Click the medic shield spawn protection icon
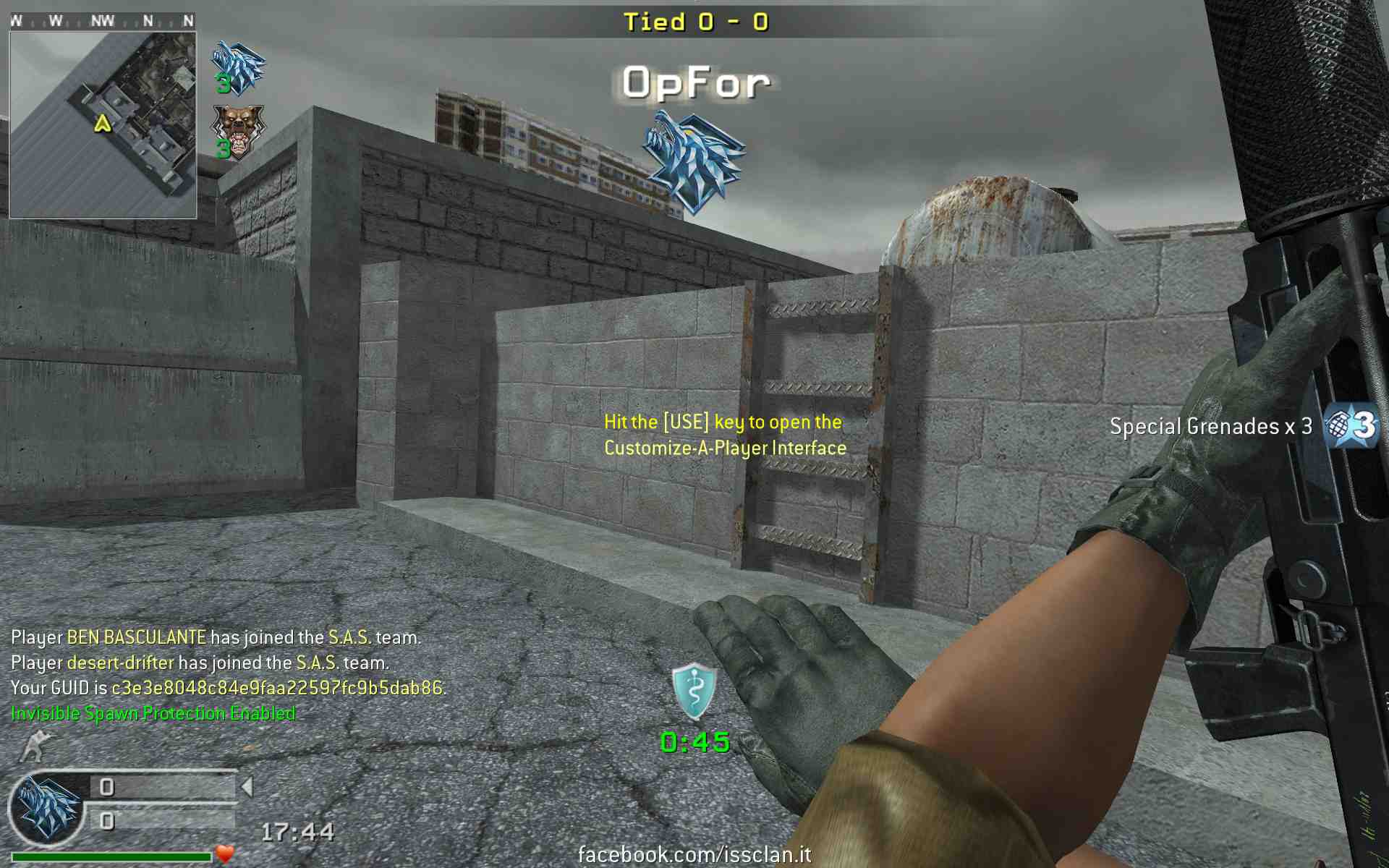 pyautogui.click(x=694, y=691)
